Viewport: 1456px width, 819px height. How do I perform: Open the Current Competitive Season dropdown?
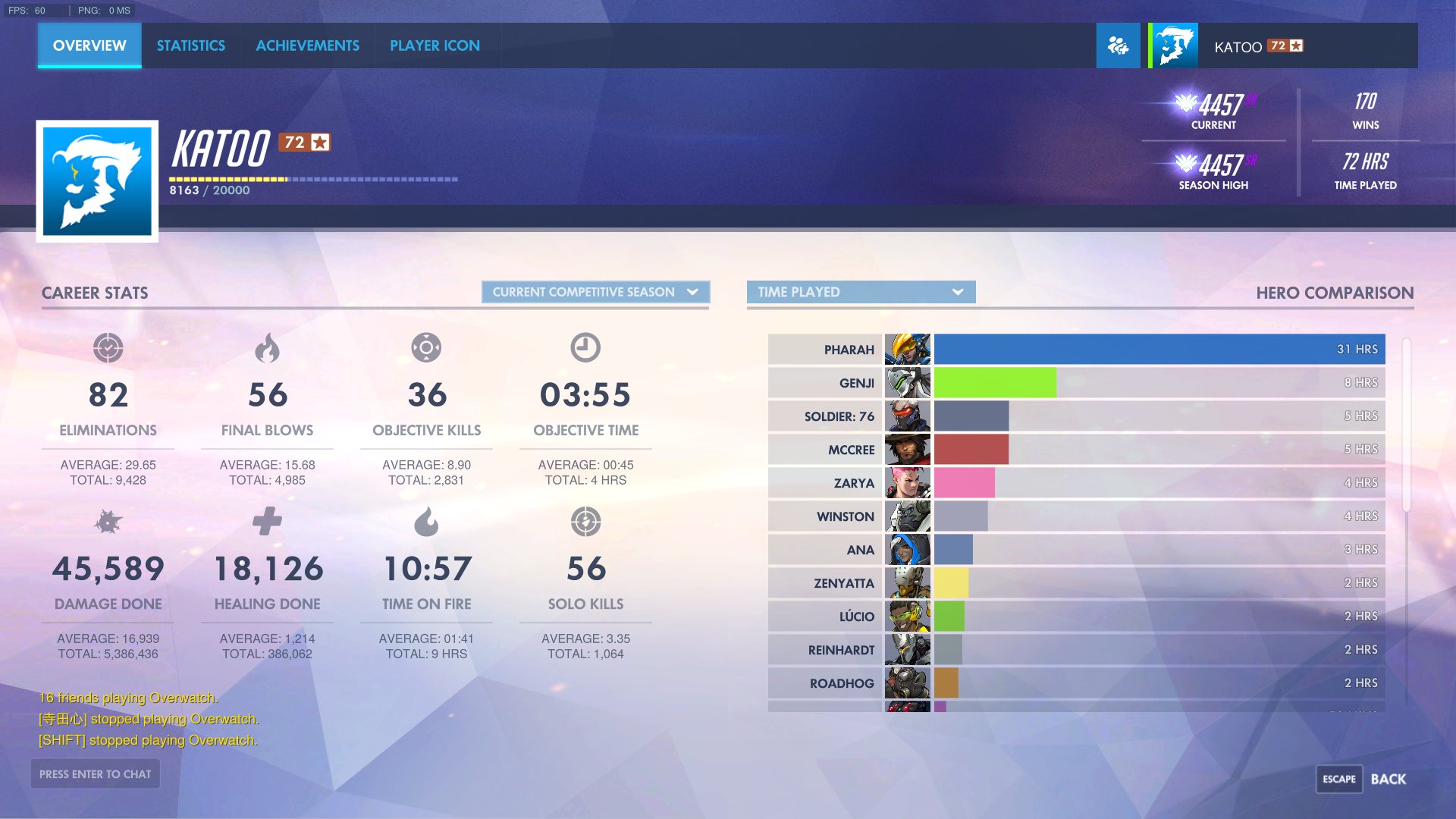point(595,292)
